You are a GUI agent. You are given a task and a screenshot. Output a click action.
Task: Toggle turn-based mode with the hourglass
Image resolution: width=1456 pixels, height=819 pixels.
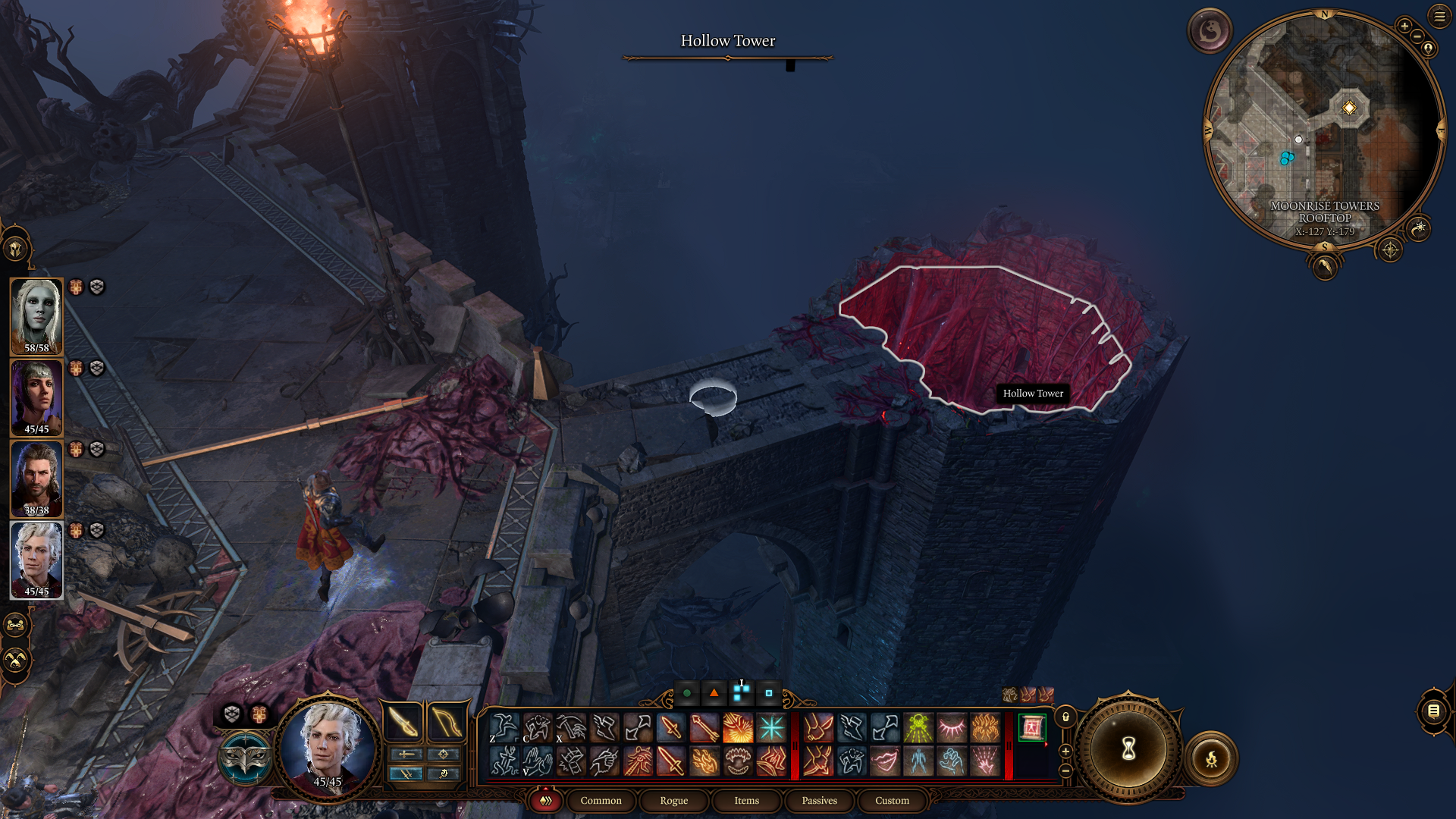pyautogui.click(x=1129, y=749)
